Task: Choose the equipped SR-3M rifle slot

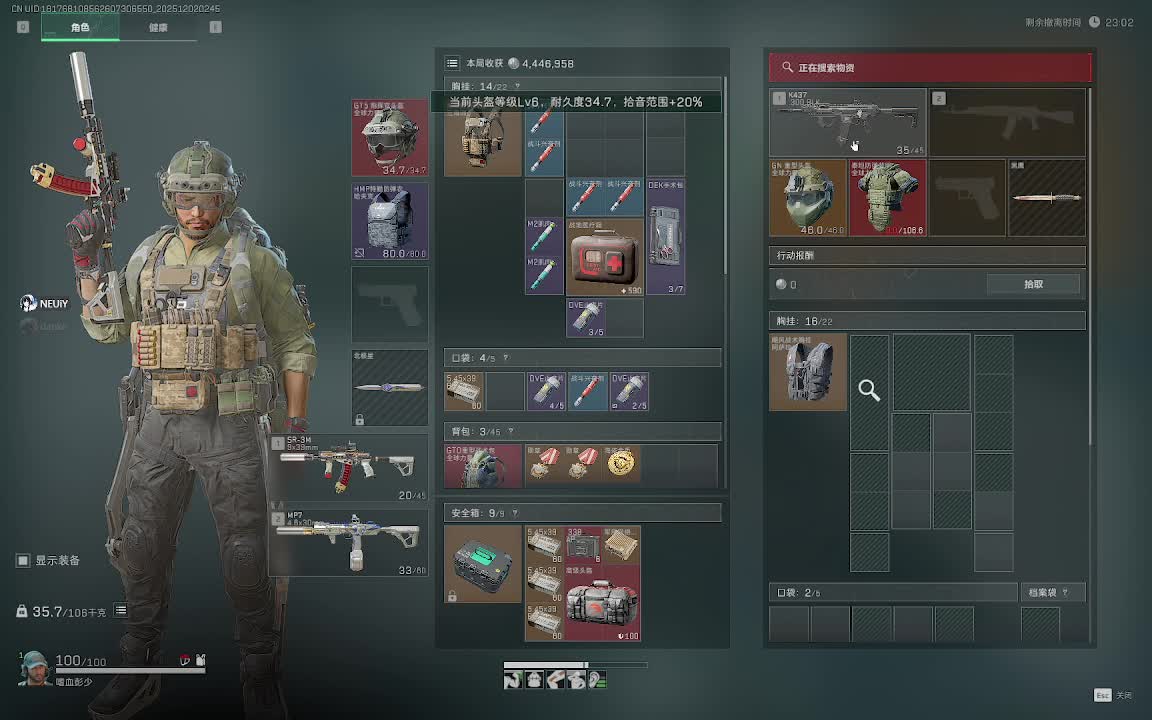Action: (x=348, y=467)
